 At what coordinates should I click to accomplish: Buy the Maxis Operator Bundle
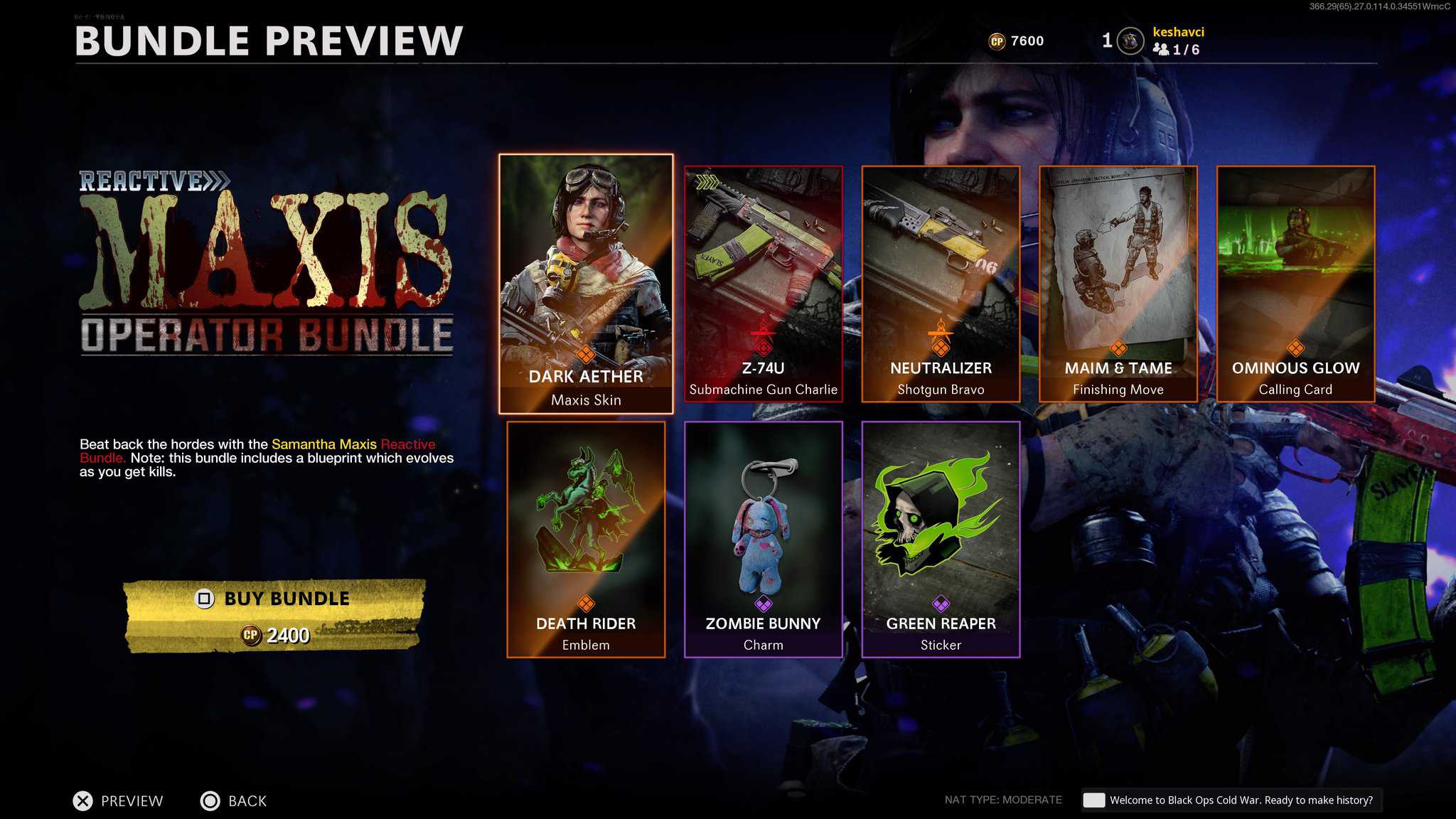[x=275, y=616]
